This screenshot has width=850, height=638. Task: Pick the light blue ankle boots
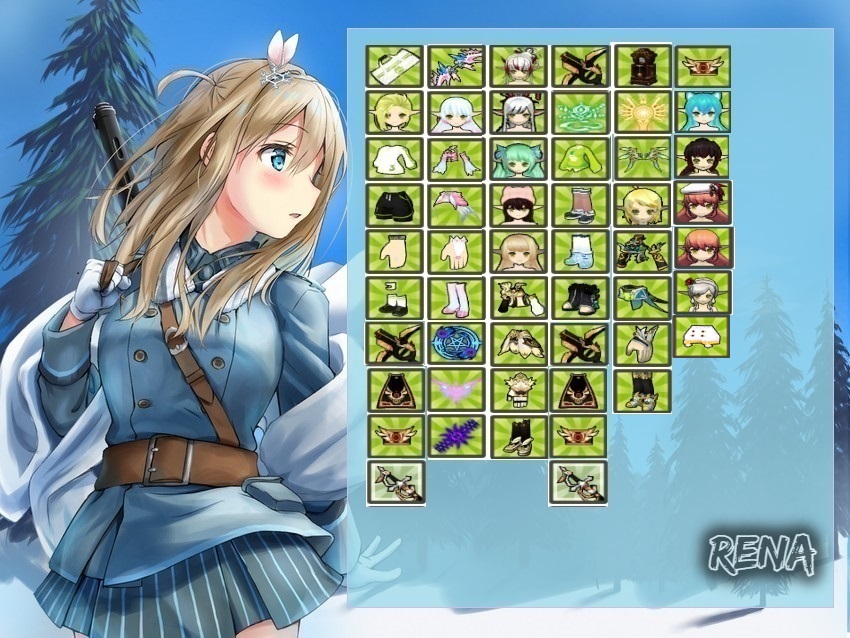[580, 250]
